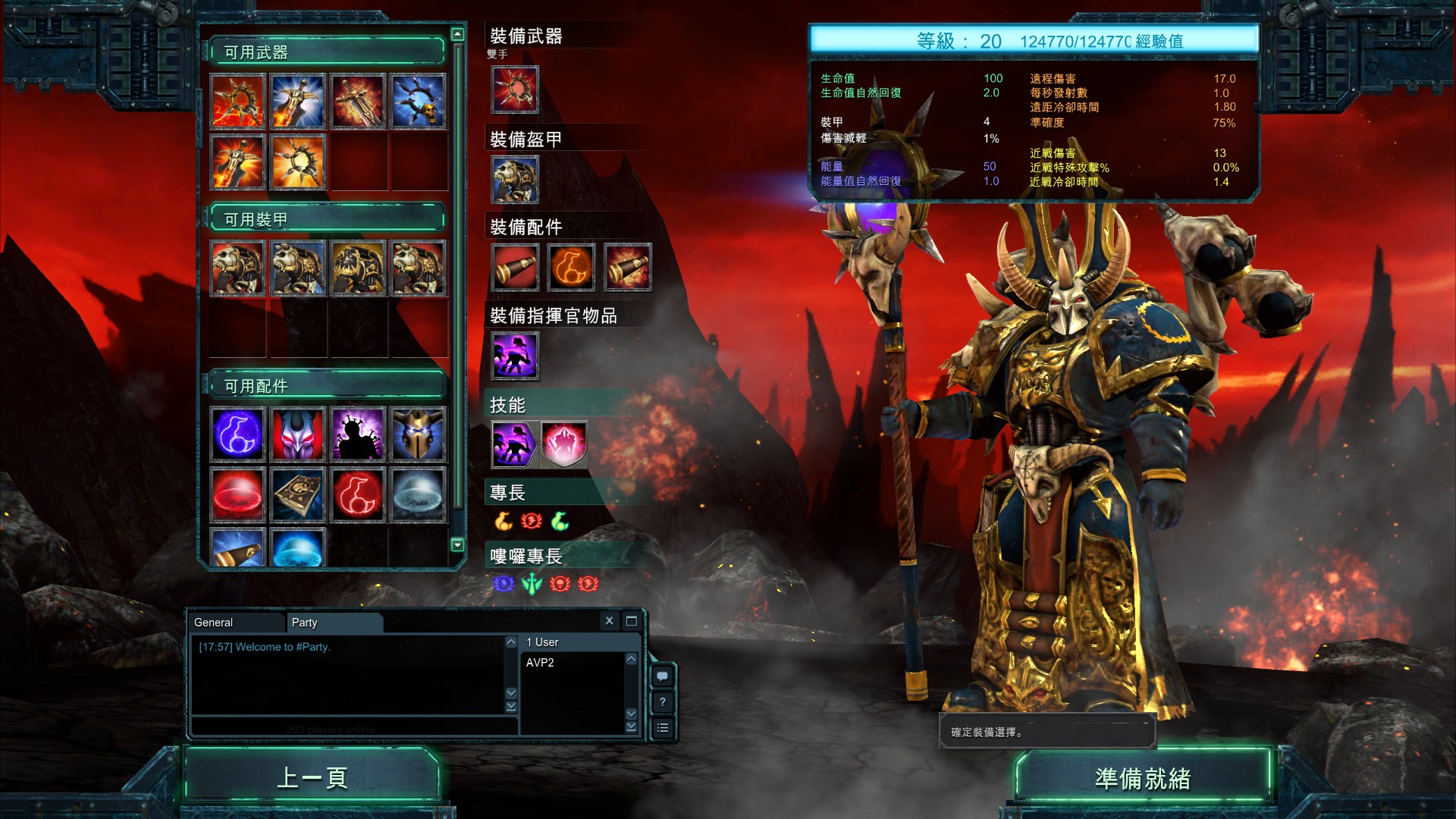1456x819 pixels.
Task: Close the chat window
Action: pyautogui.click(x=609, y=620)
